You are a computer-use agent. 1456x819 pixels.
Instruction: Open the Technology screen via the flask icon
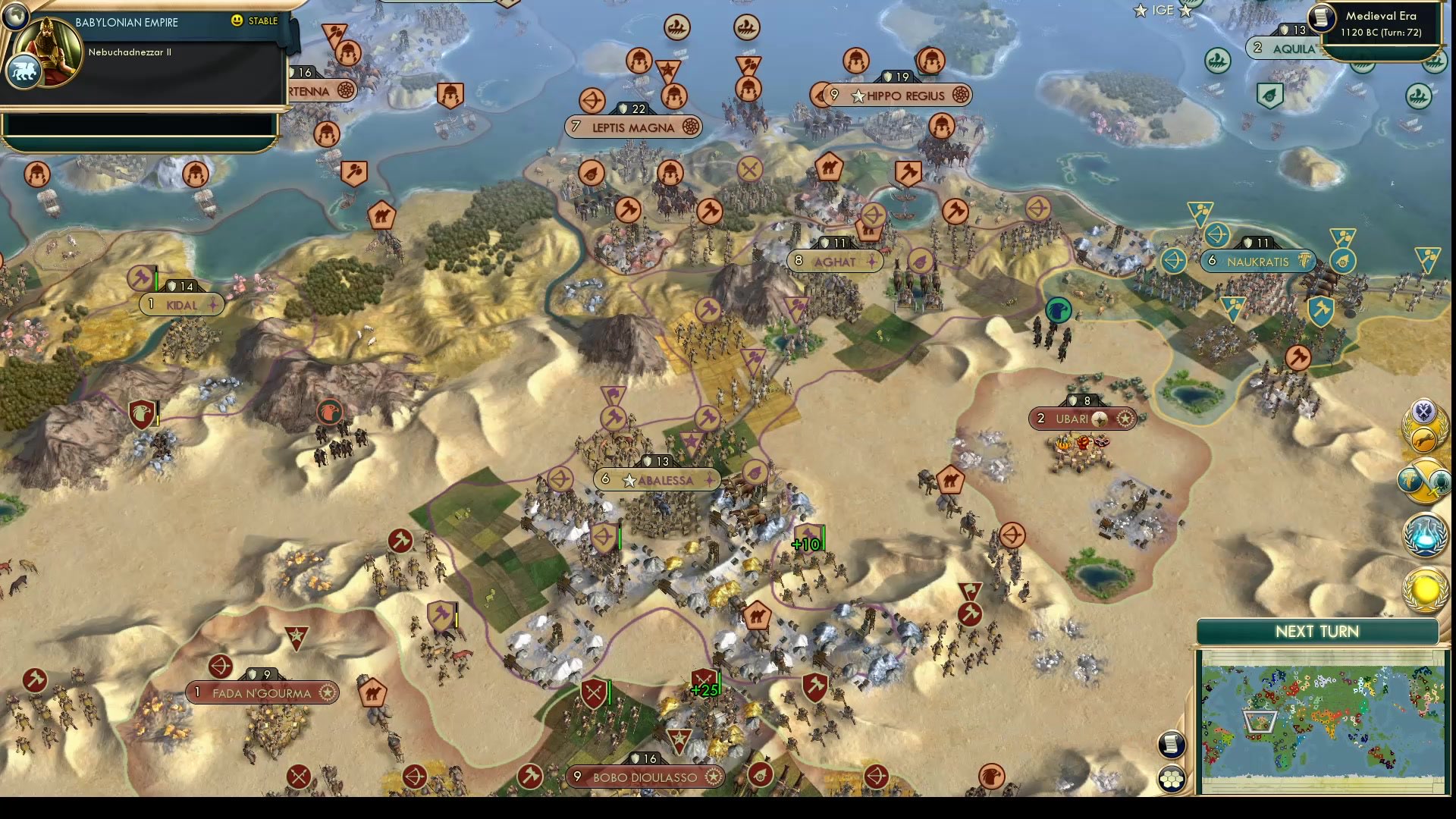point(1425,534)
